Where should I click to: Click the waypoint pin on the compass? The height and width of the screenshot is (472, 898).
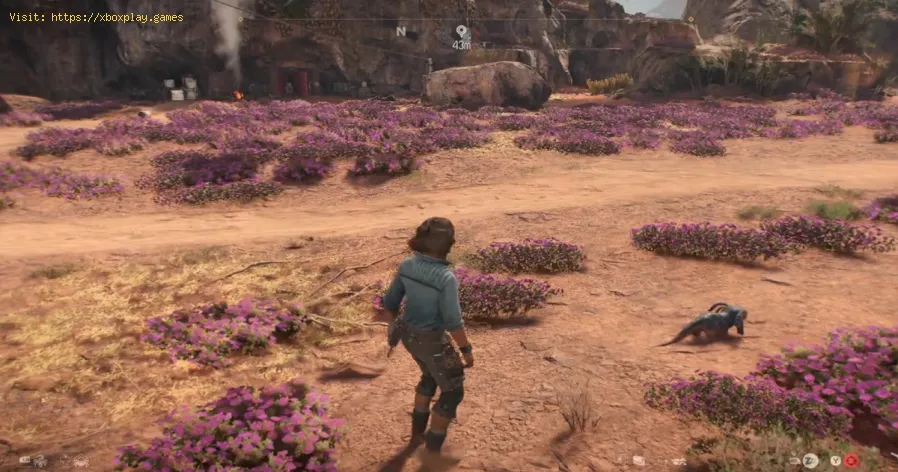(x=461, y=32)
